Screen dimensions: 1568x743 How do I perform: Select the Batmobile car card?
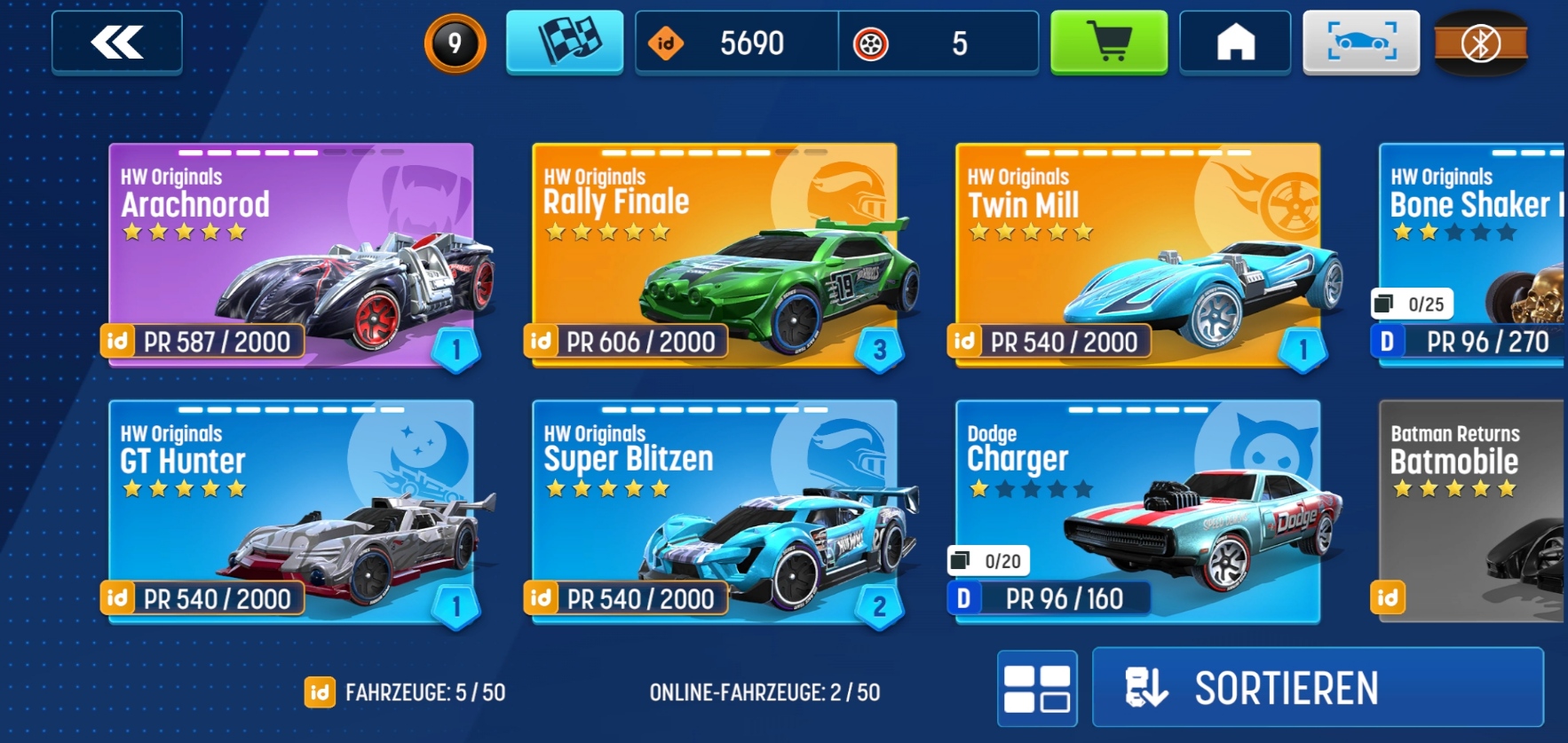tap(1472, 511)
